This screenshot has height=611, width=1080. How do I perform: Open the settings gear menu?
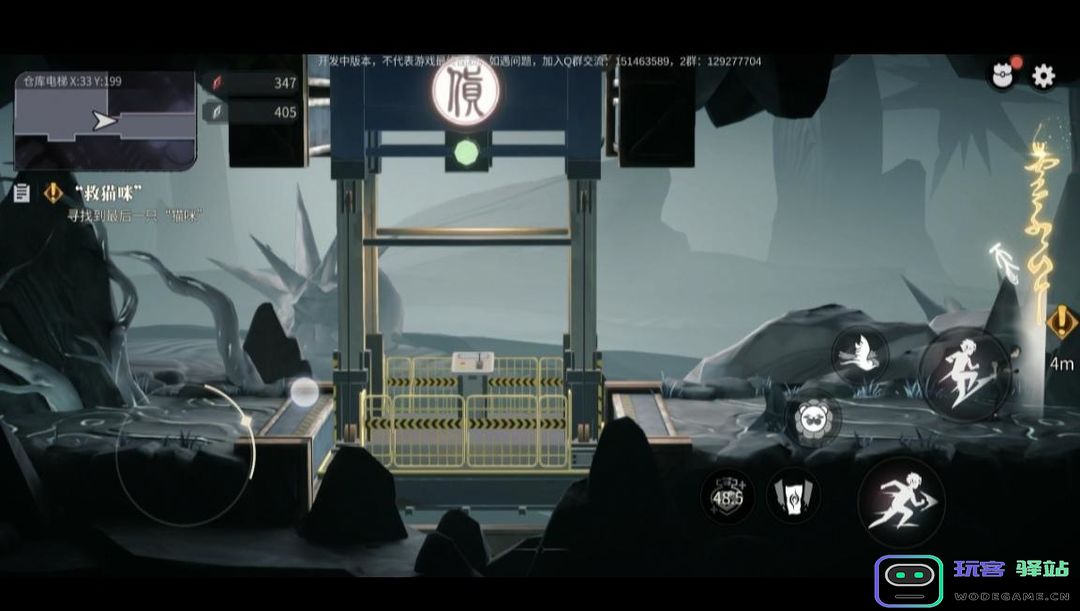1043,76
